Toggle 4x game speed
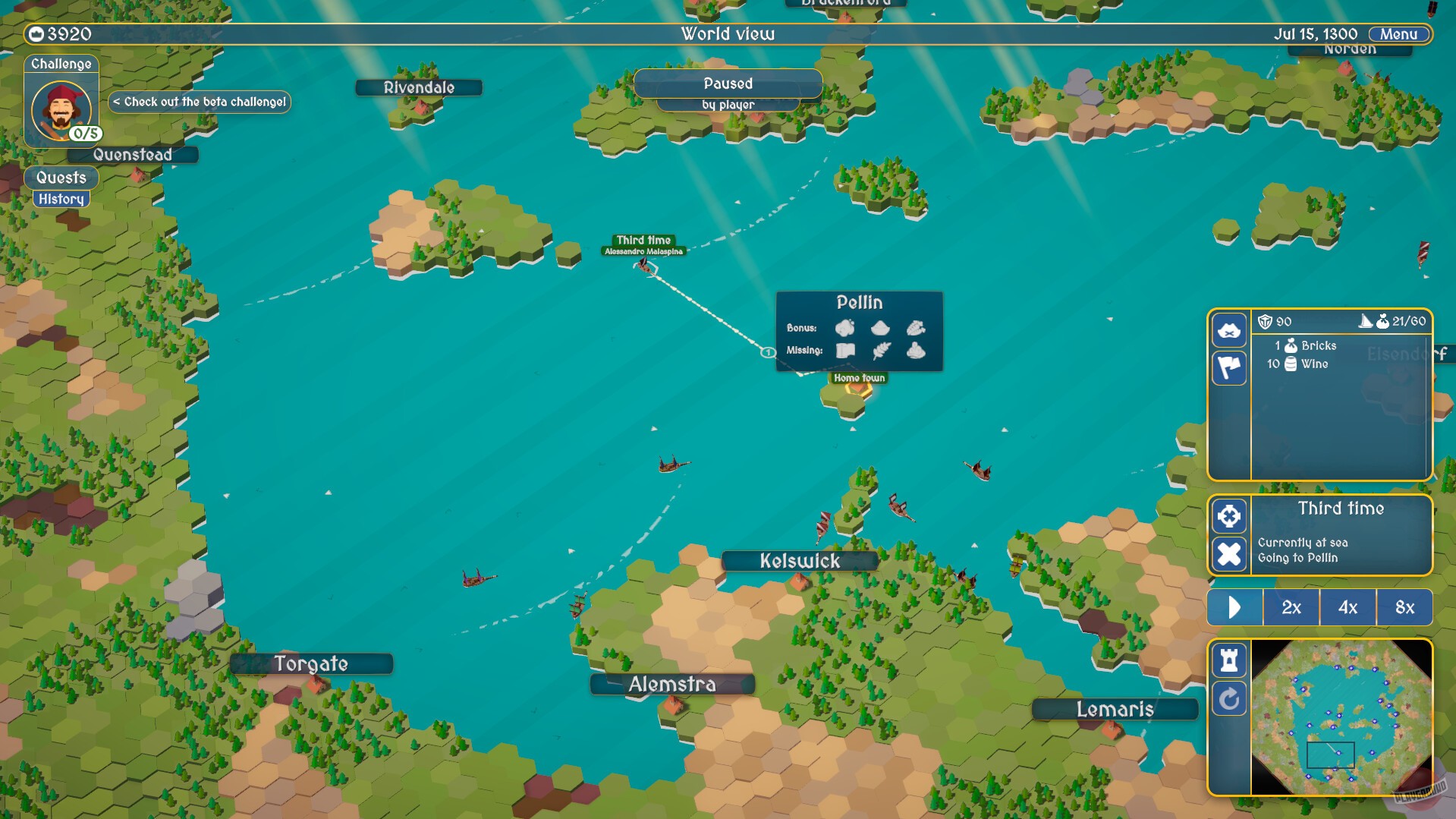The width and height of the screenshot is (1456, 819). (x=1348, y=607)
